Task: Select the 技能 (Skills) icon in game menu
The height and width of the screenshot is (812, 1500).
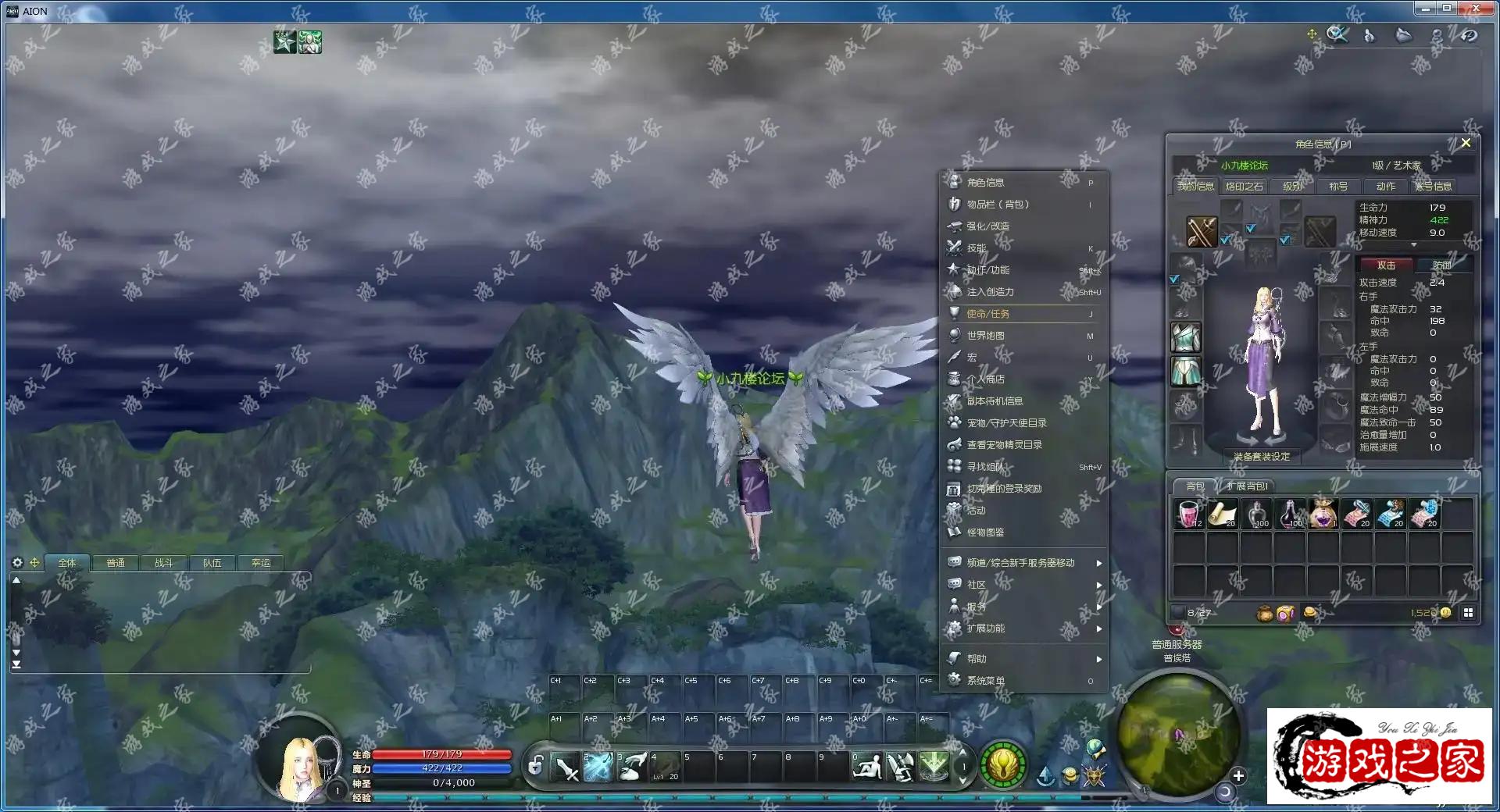Action: point(954,248)
